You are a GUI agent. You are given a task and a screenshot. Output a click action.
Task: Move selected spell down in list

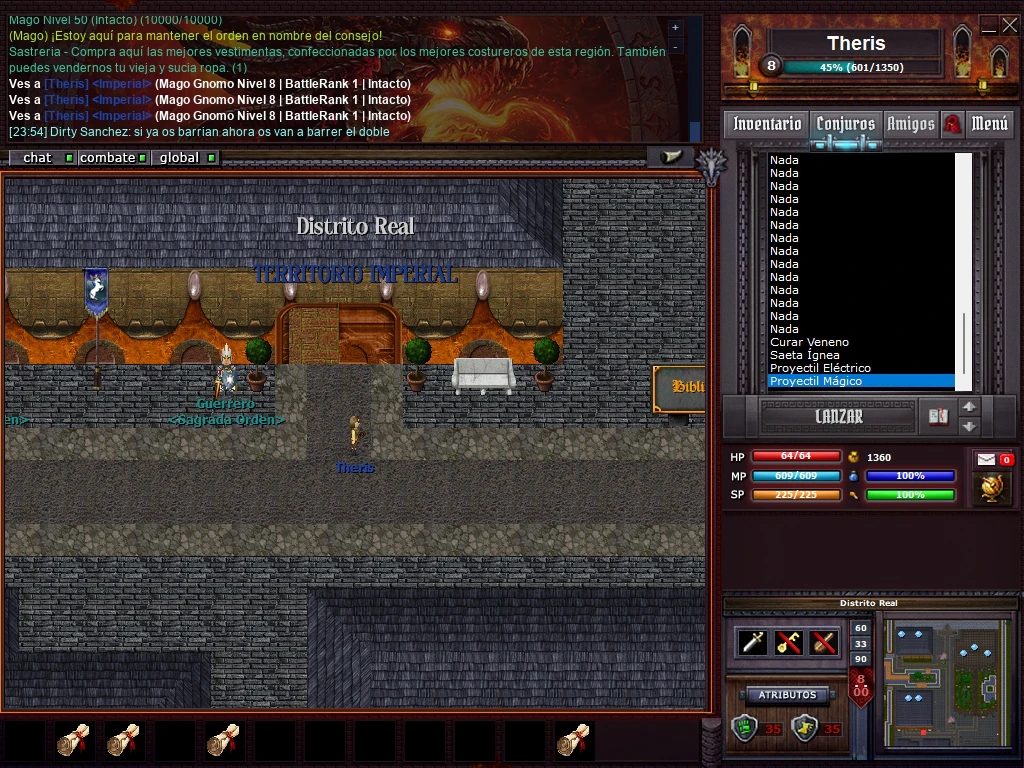[x=969, y=427]
